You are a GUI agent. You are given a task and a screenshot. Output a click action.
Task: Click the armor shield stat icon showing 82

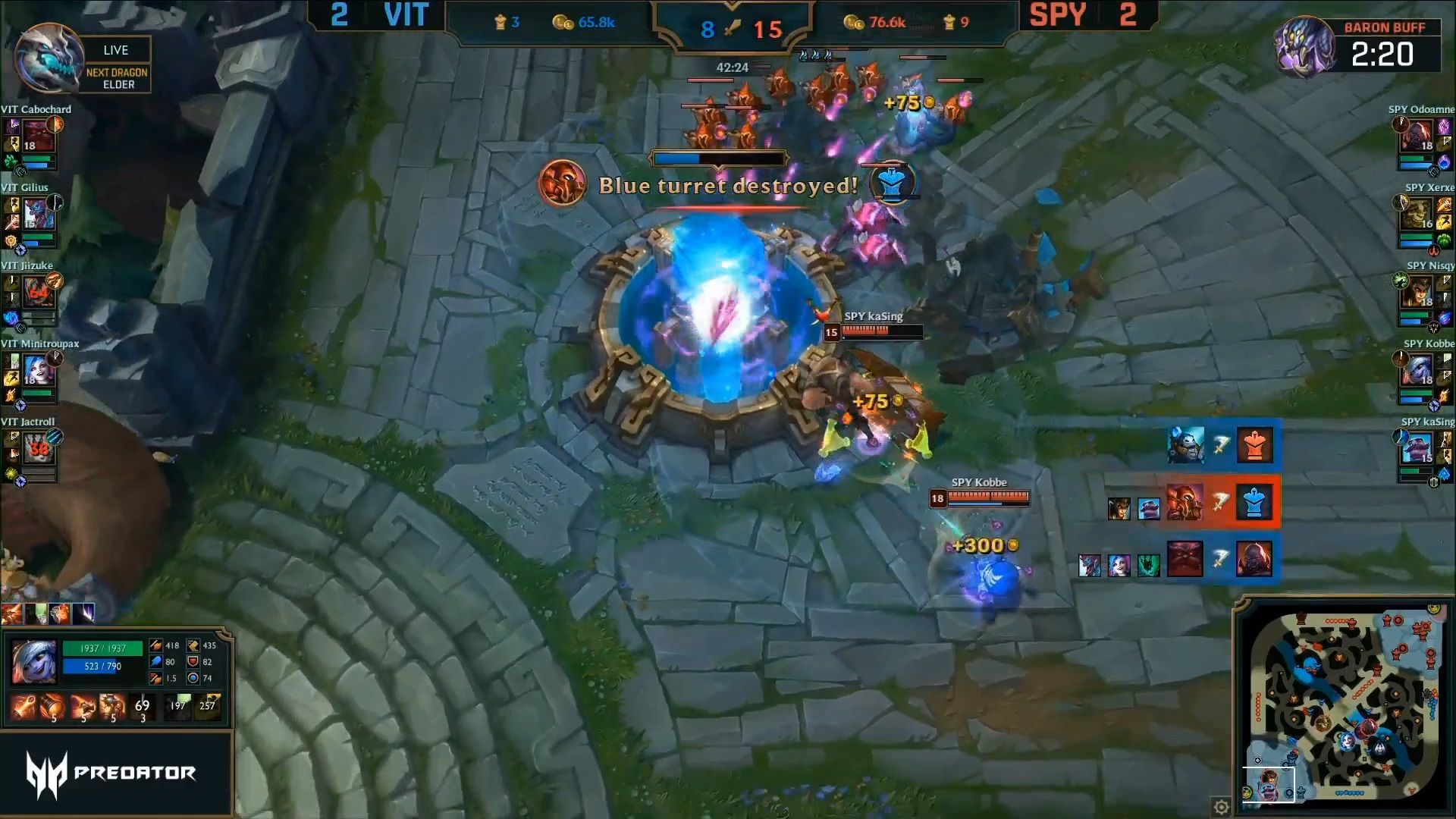(x=193, y=662)
